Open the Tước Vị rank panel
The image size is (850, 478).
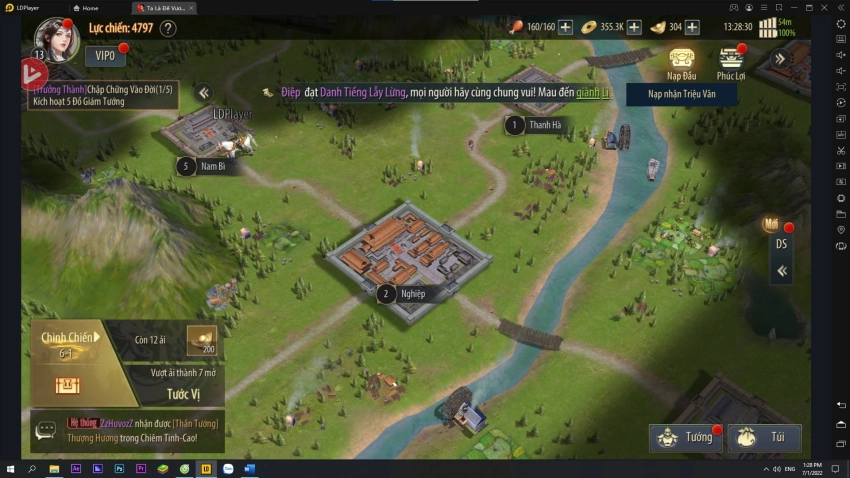pos(182,393)
